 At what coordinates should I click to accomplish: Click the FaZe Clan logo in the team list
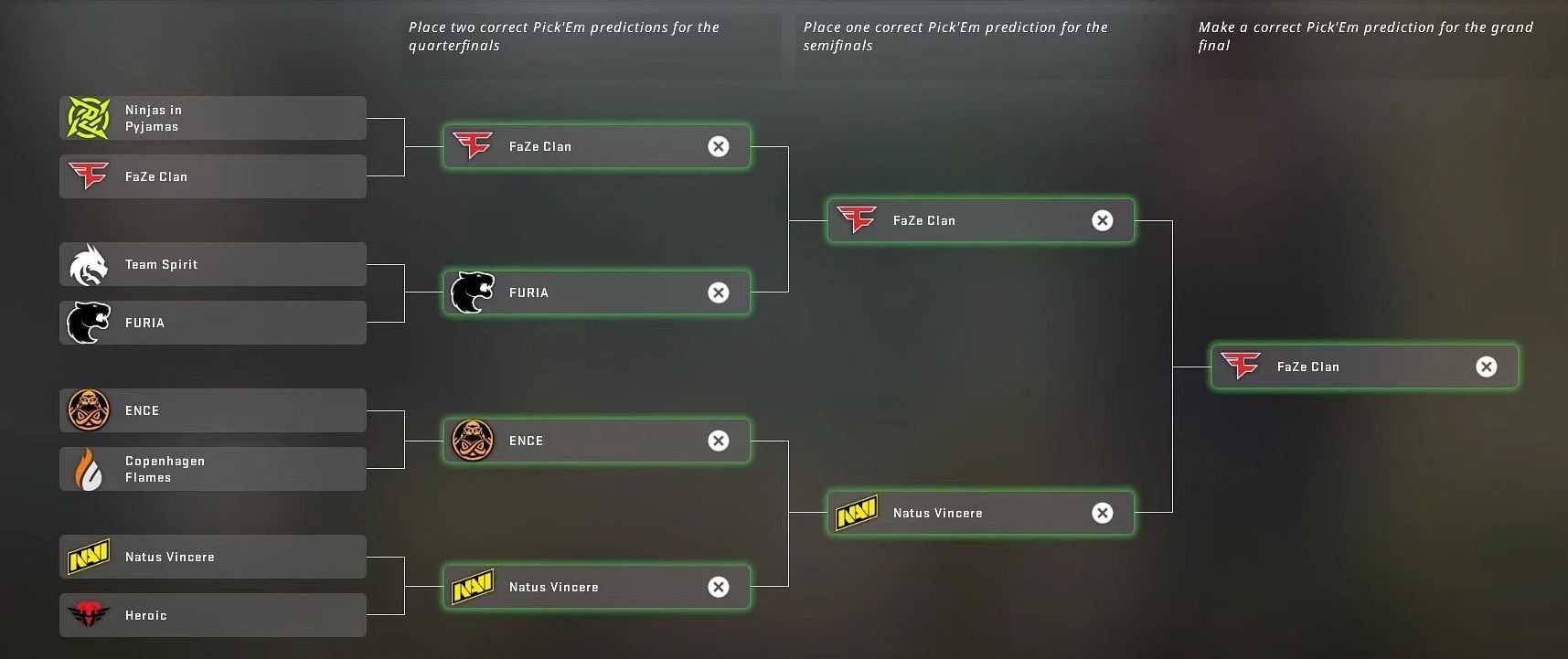(x=87, y=175)
